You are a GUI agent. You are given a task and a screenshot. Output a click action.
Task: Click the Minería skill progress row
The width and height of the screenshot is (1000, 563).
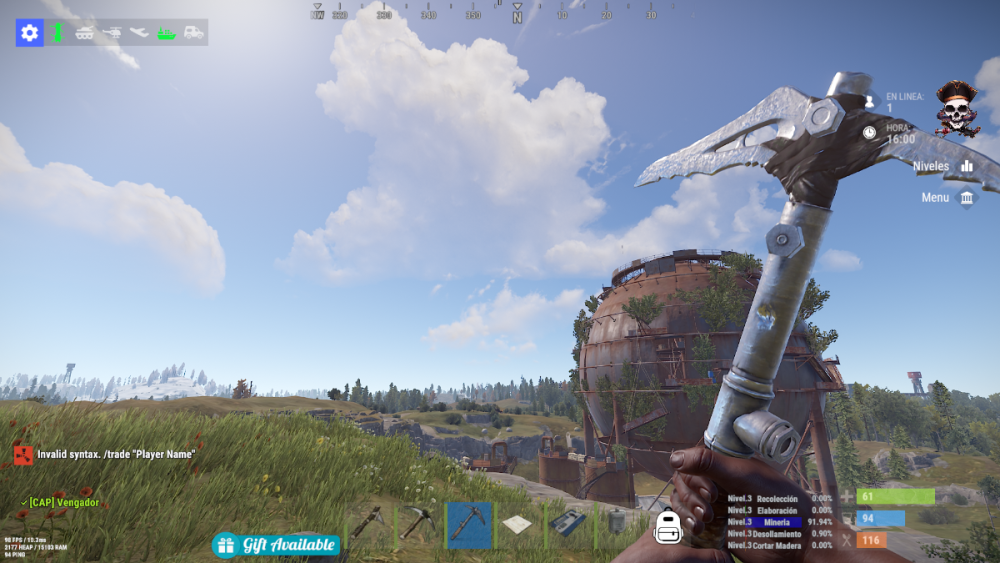779,521
